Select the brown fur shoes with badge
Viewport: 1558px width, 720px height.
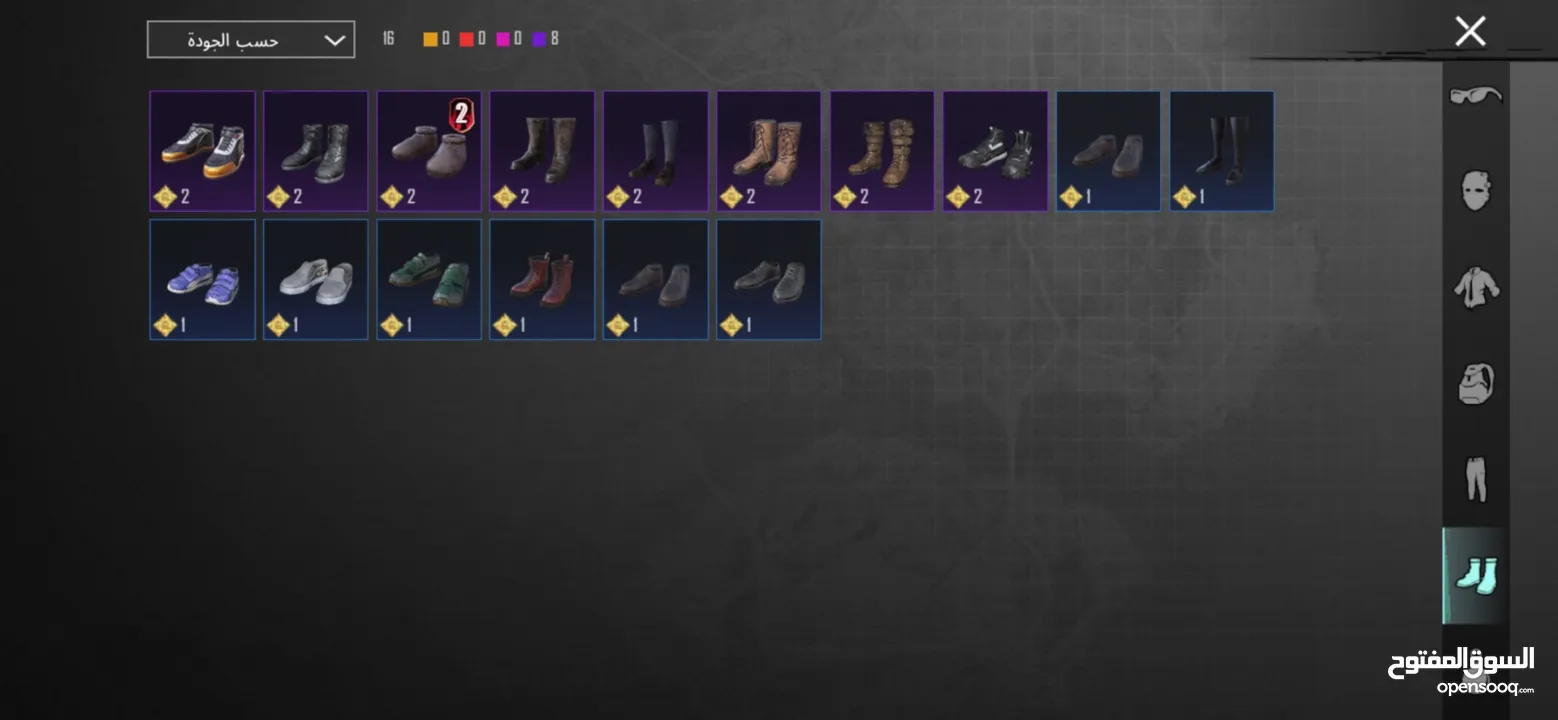tap(429, 151)
